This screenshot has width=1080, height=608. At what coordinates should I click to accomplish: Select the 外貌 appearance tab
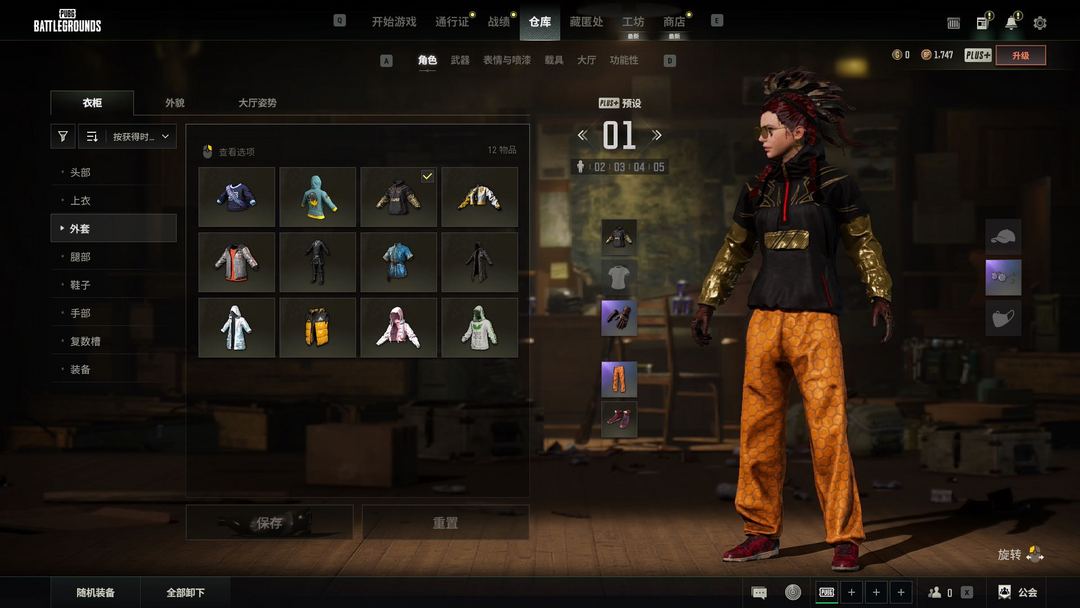coord(175,103)
